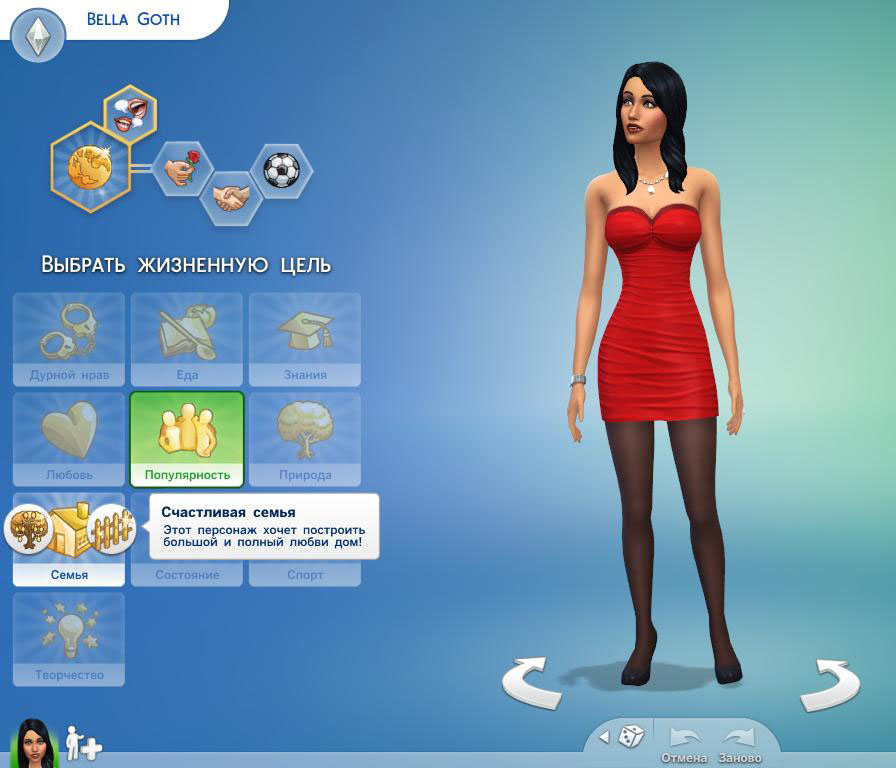Add a new Sim to the household
The image size is (896, 768).
click(84, 744)
